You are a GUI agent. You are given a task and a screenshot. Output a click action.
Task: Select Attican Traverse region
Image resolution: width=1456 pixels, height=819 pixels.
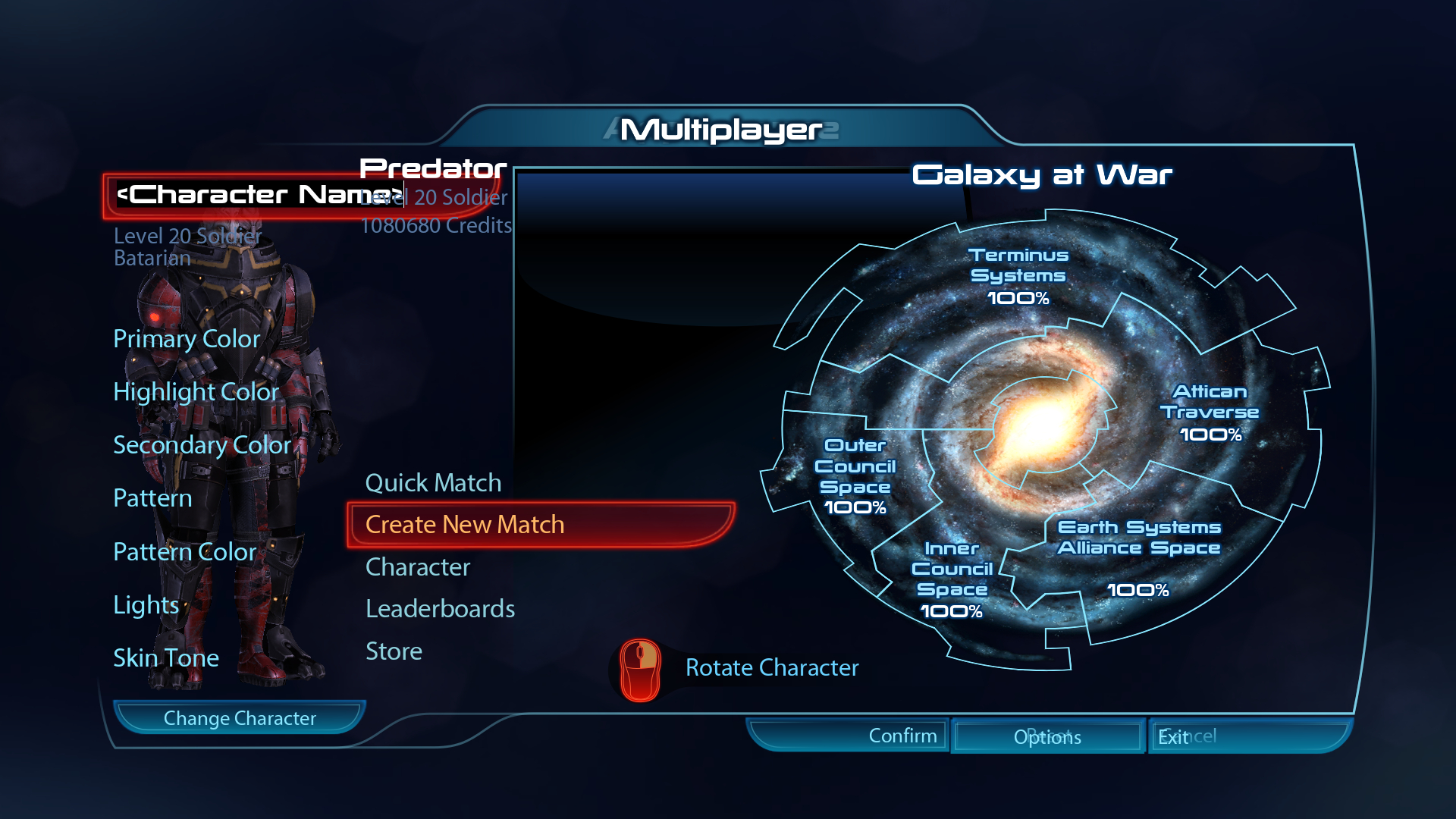[x=1210, y=412]
